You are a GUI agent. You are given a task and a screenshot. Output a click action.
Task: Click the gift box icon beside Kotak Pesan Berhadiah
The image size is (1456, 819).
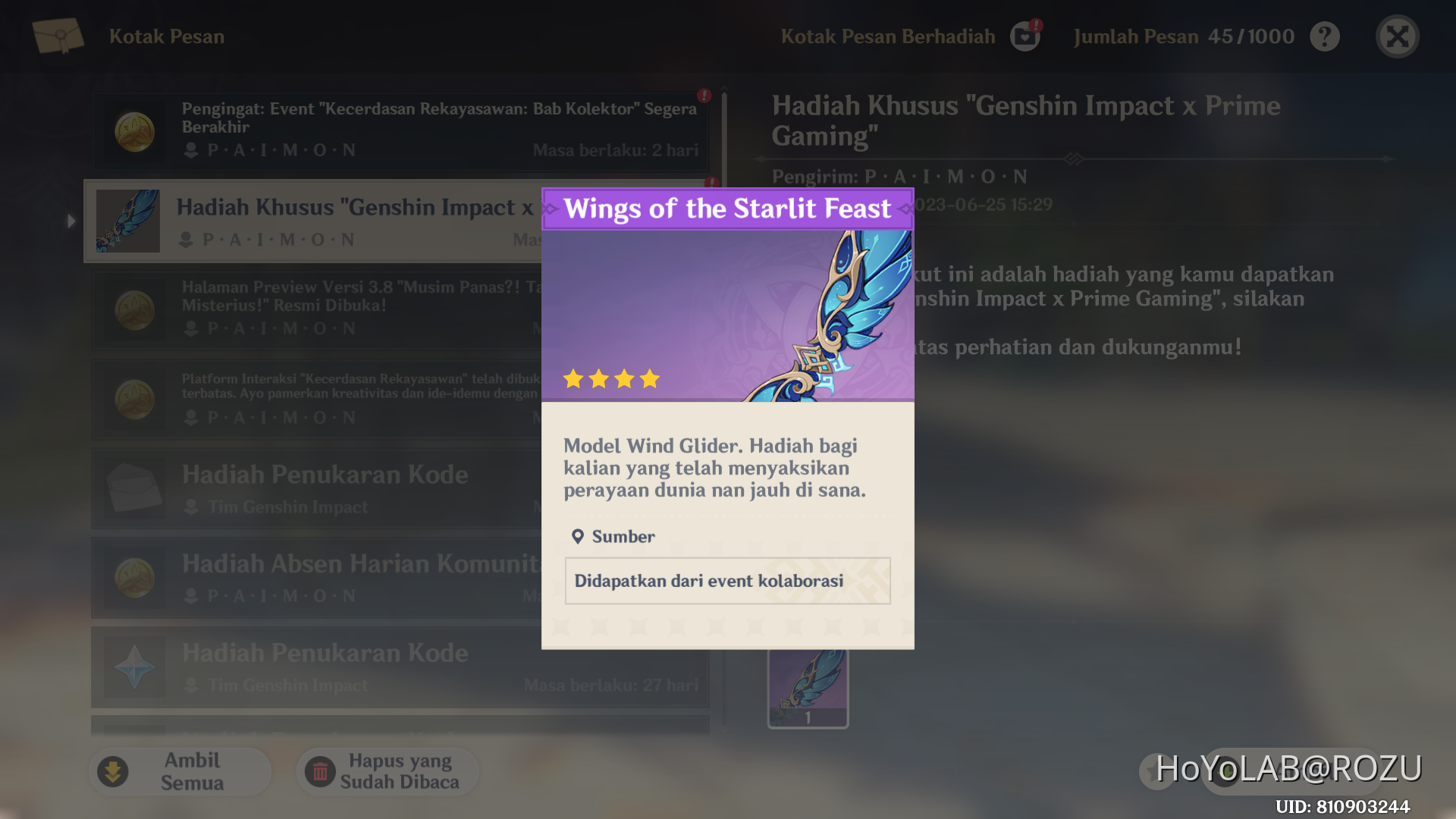[1025, 36]
